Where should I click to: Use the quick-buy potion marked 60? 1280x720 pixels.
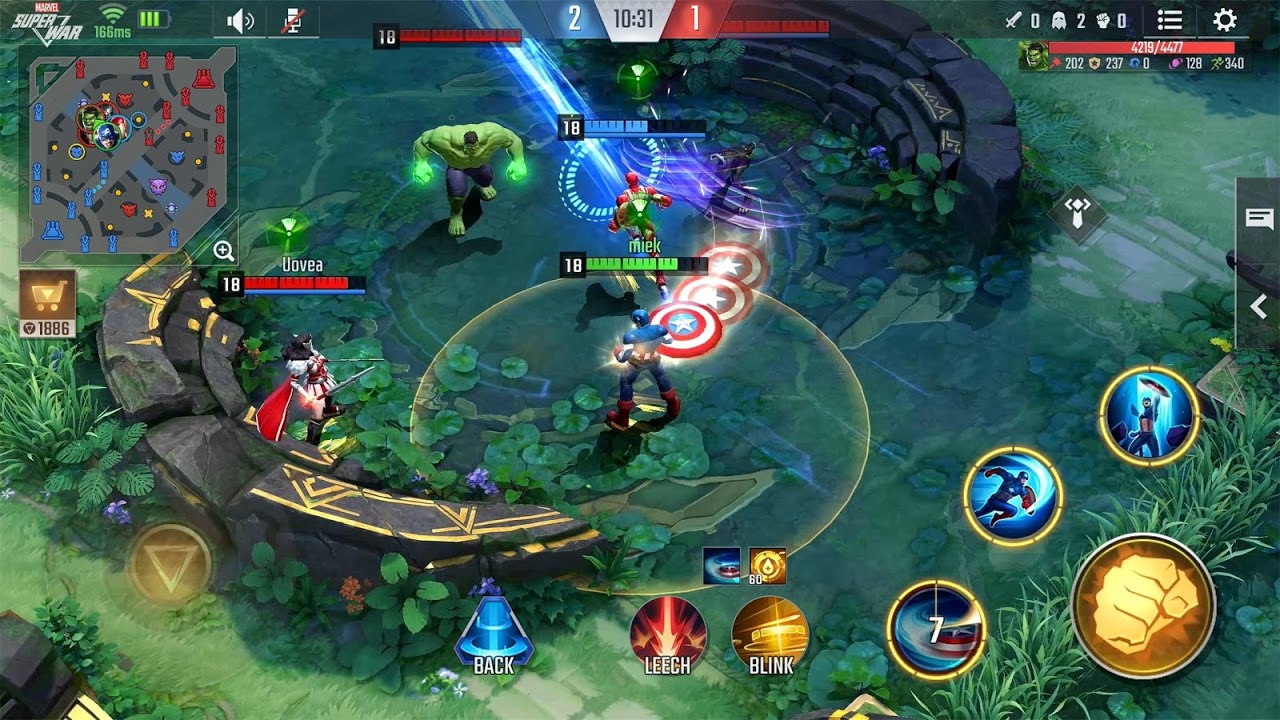767,568
